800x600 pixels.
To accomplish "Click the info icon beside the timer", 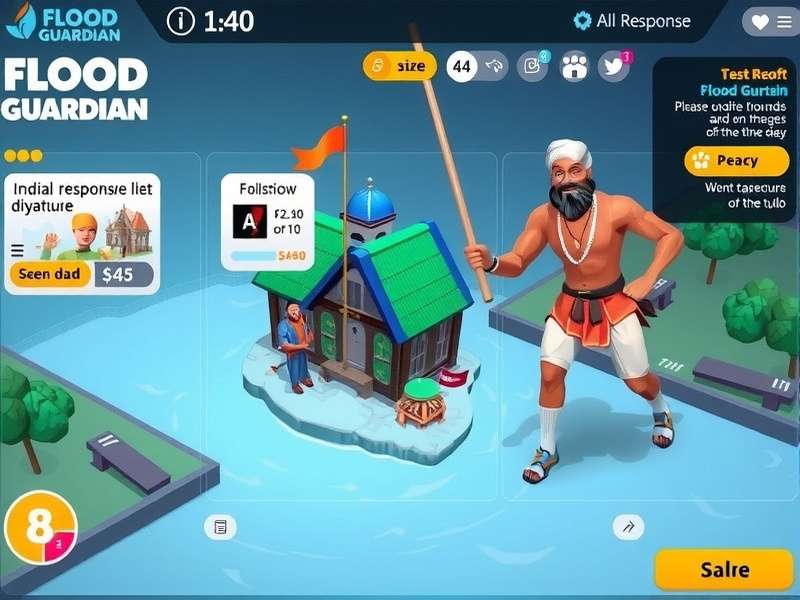I will [180, 21].
